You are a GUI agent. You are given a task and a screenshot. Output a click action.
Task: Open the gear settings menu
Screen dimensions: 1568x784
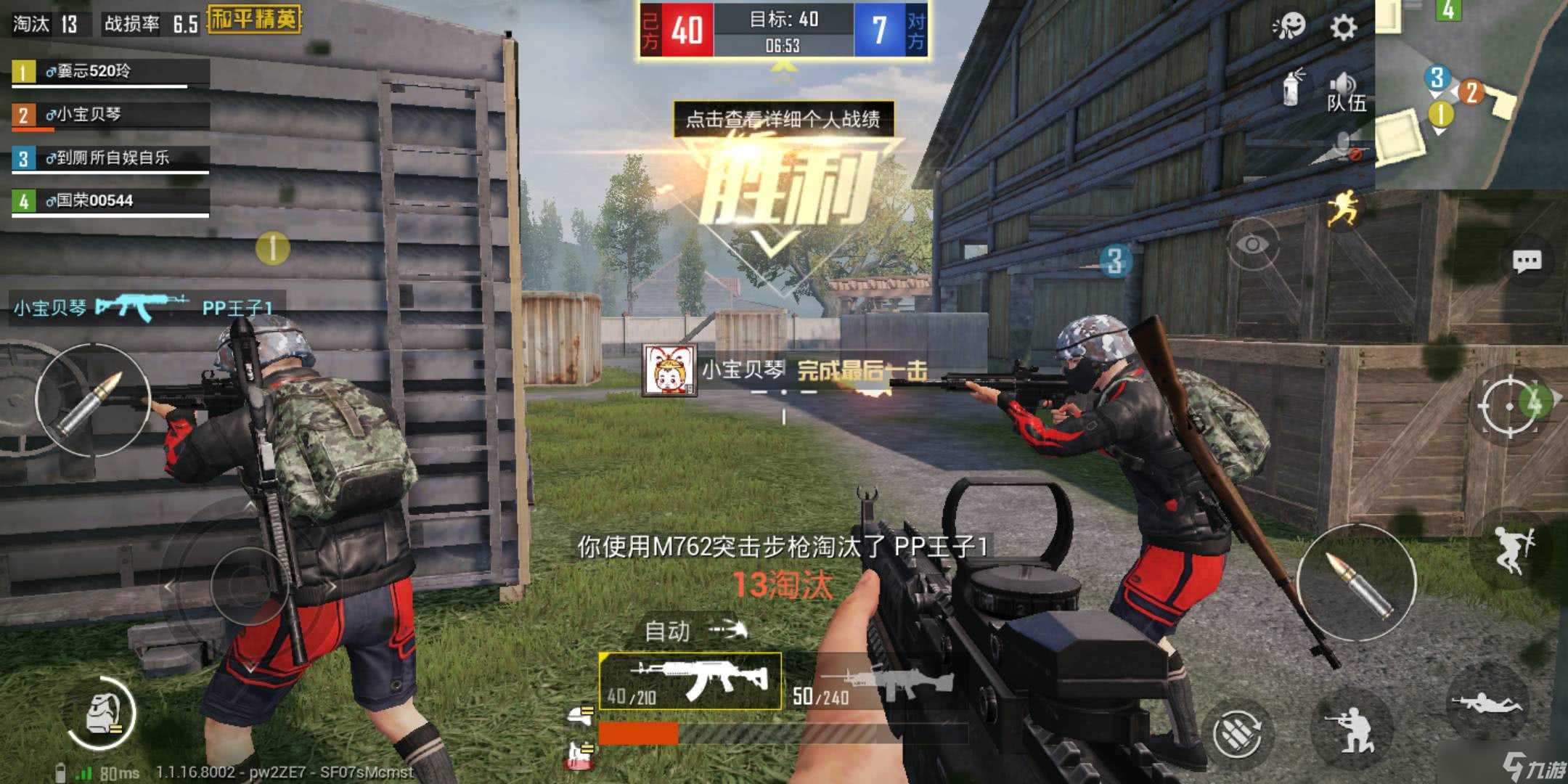(x=1343, y=28)
